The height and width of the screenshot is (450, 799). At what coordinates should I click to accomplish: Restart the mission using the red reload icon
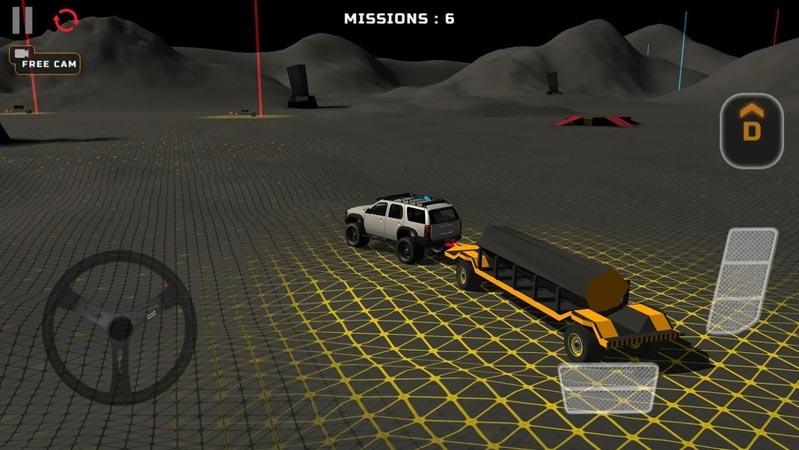[65, 19]
